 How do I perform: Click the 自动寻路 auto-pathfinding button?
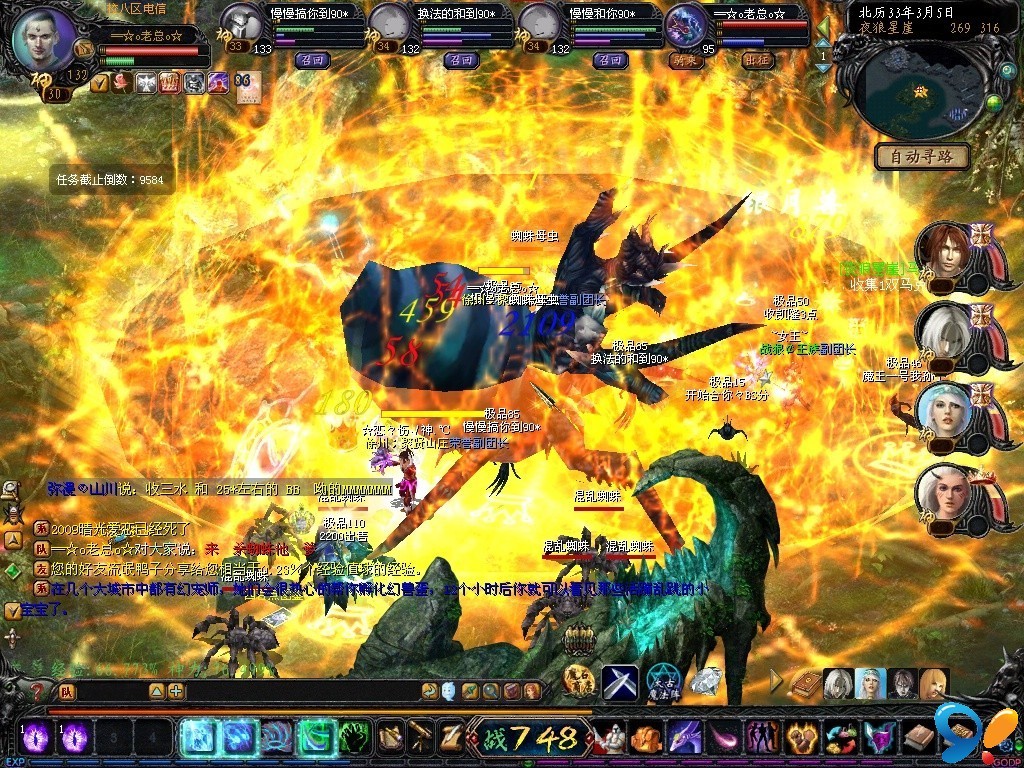pos(922,156)
